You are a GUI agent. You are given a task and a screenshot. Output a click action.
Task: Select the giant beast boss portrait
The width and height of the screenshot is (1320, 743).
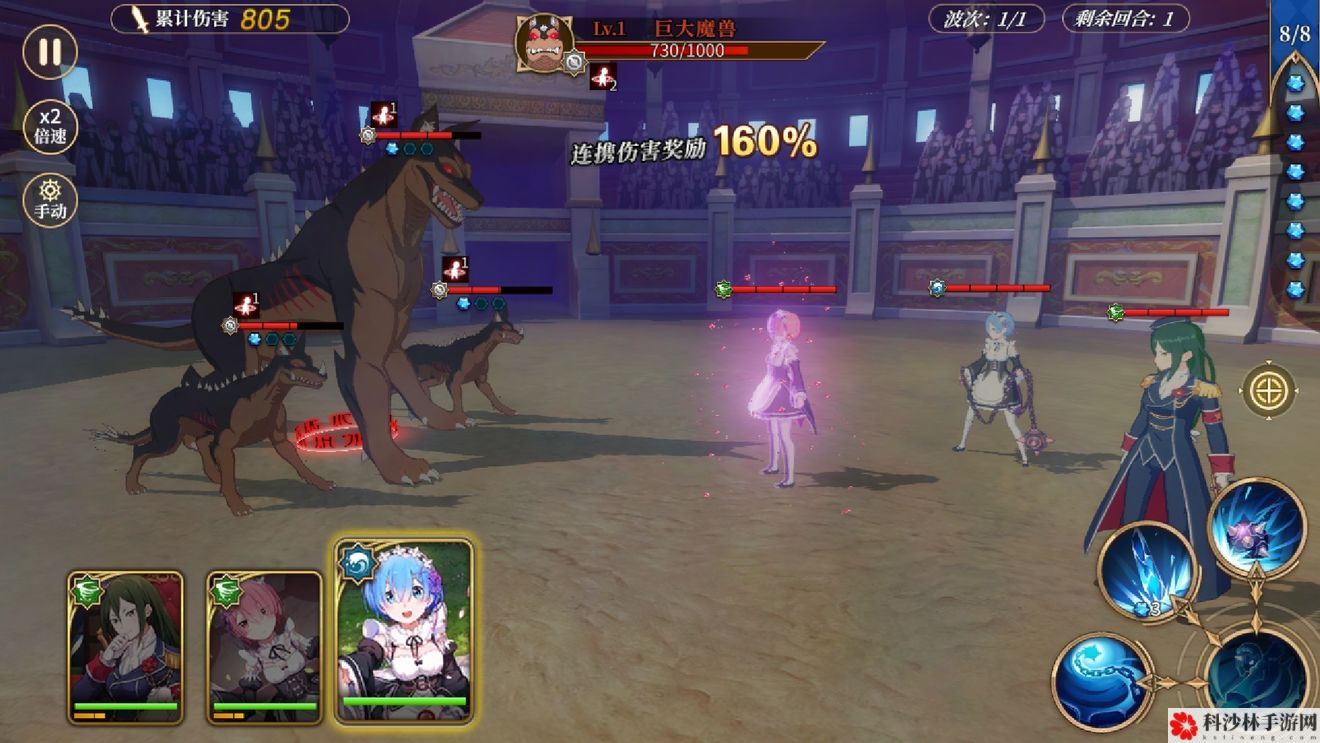pos(544,44)
